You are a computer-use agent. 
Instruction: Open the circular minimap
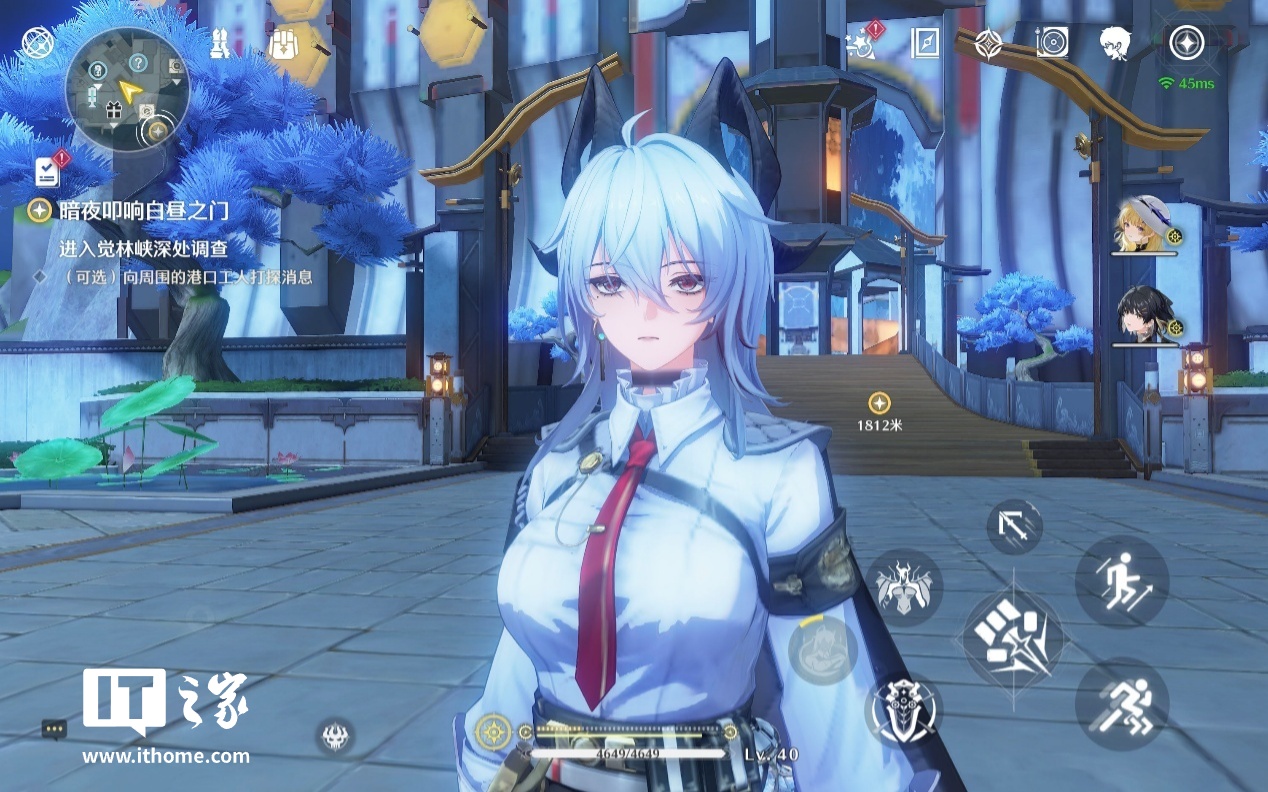127,88
